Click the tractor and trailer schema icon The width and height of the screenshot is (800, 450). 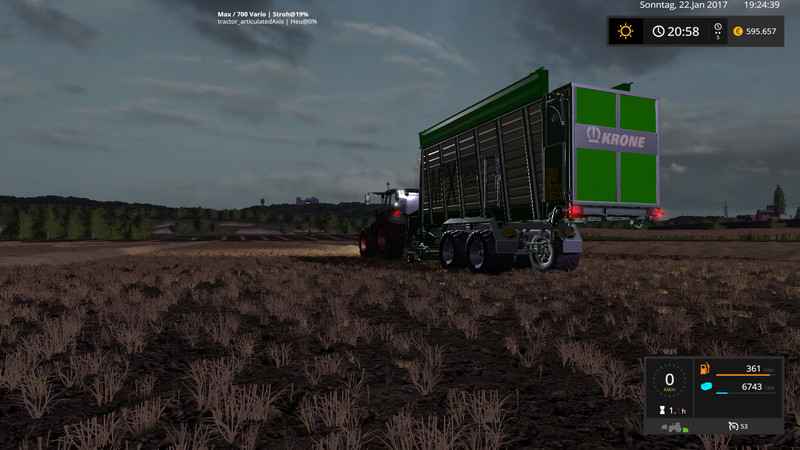coord(673,427)
